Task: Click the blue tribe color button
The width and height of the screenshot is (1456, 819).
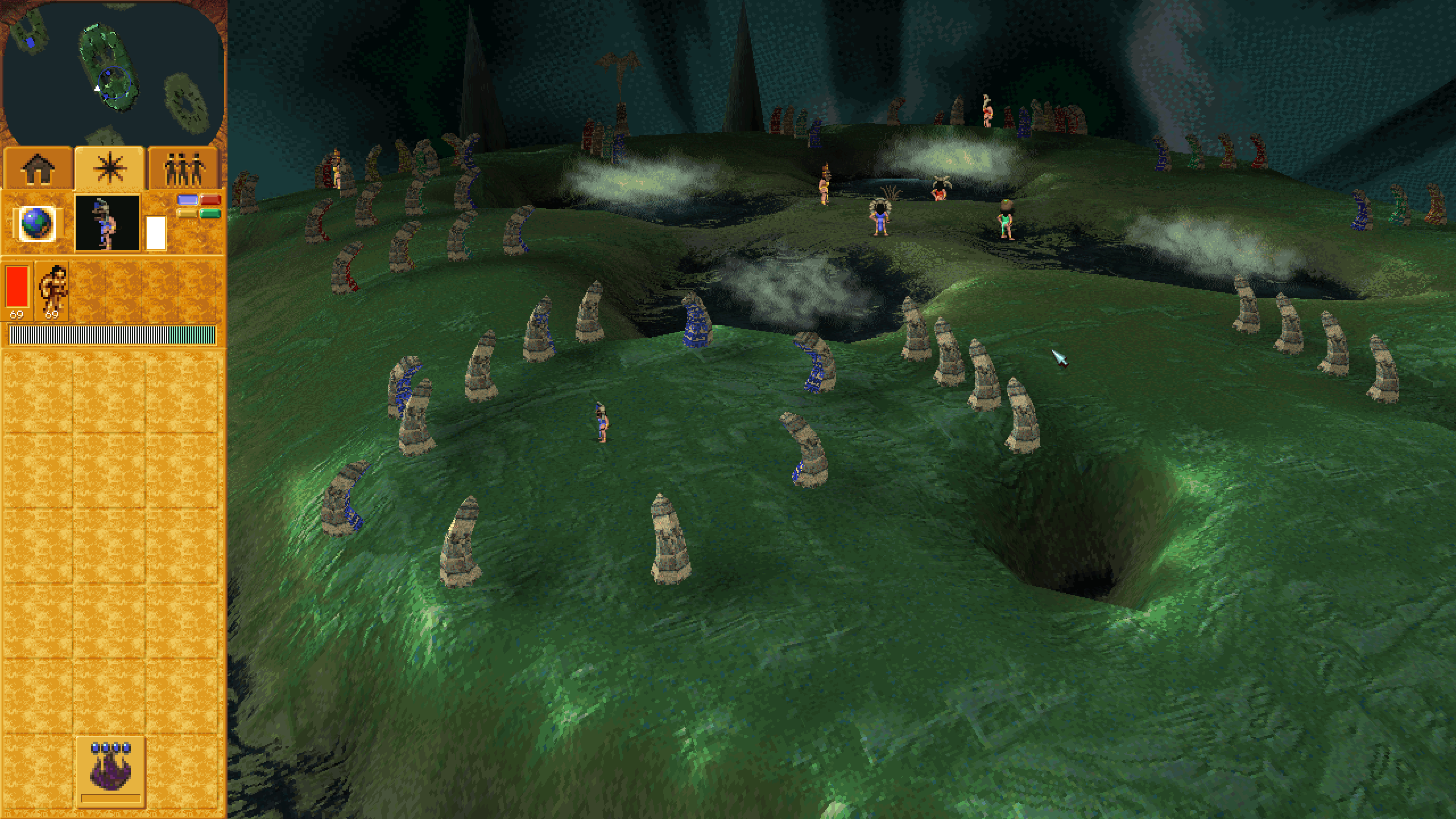Action: [x=187, y=199]
